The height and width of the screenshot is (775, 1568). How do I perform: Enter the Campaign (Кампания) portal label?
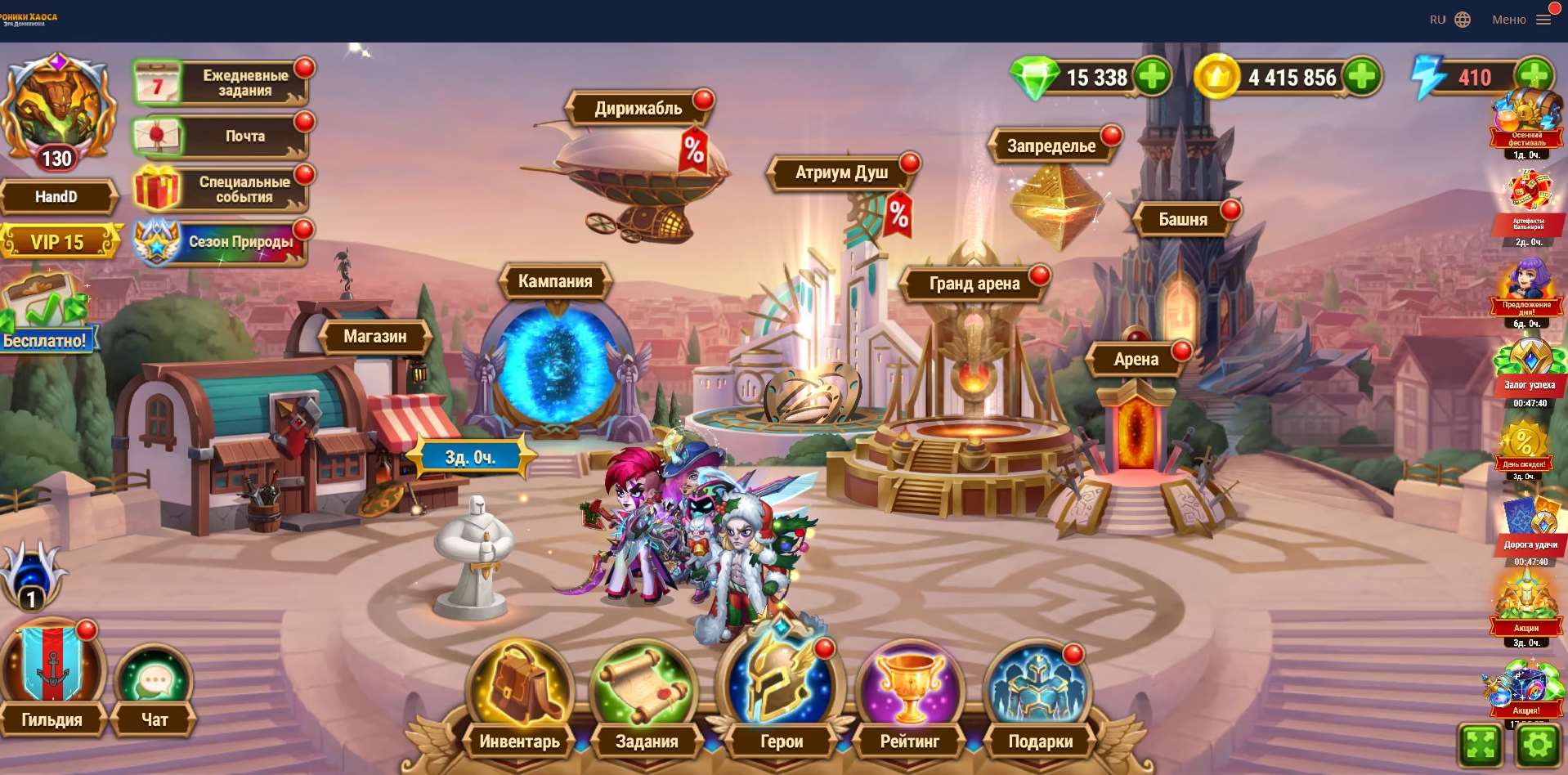pos(555,281)
